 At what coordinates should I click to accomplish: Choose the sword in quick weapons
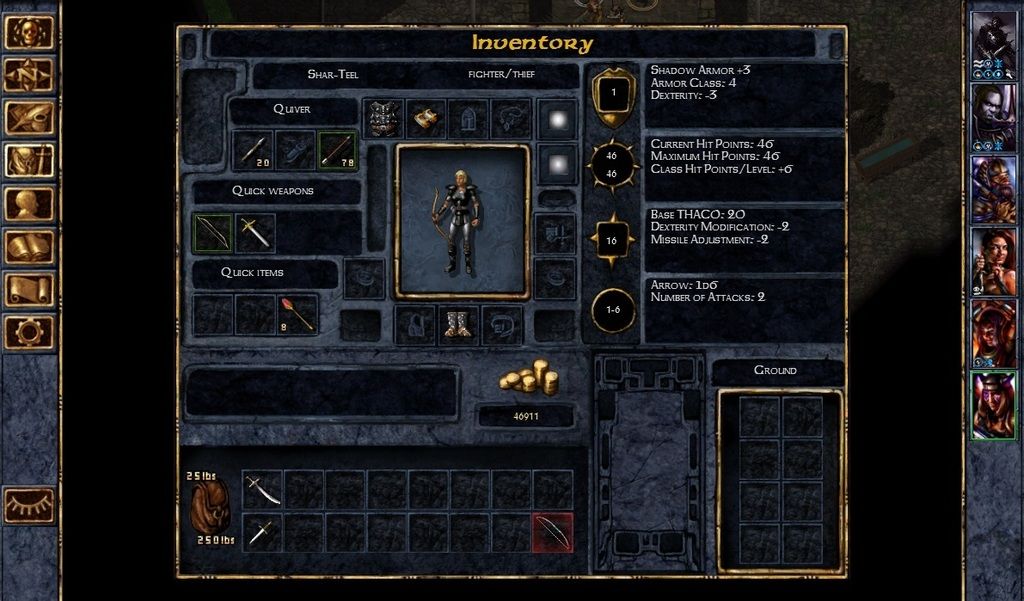click(x=254, y=233)
